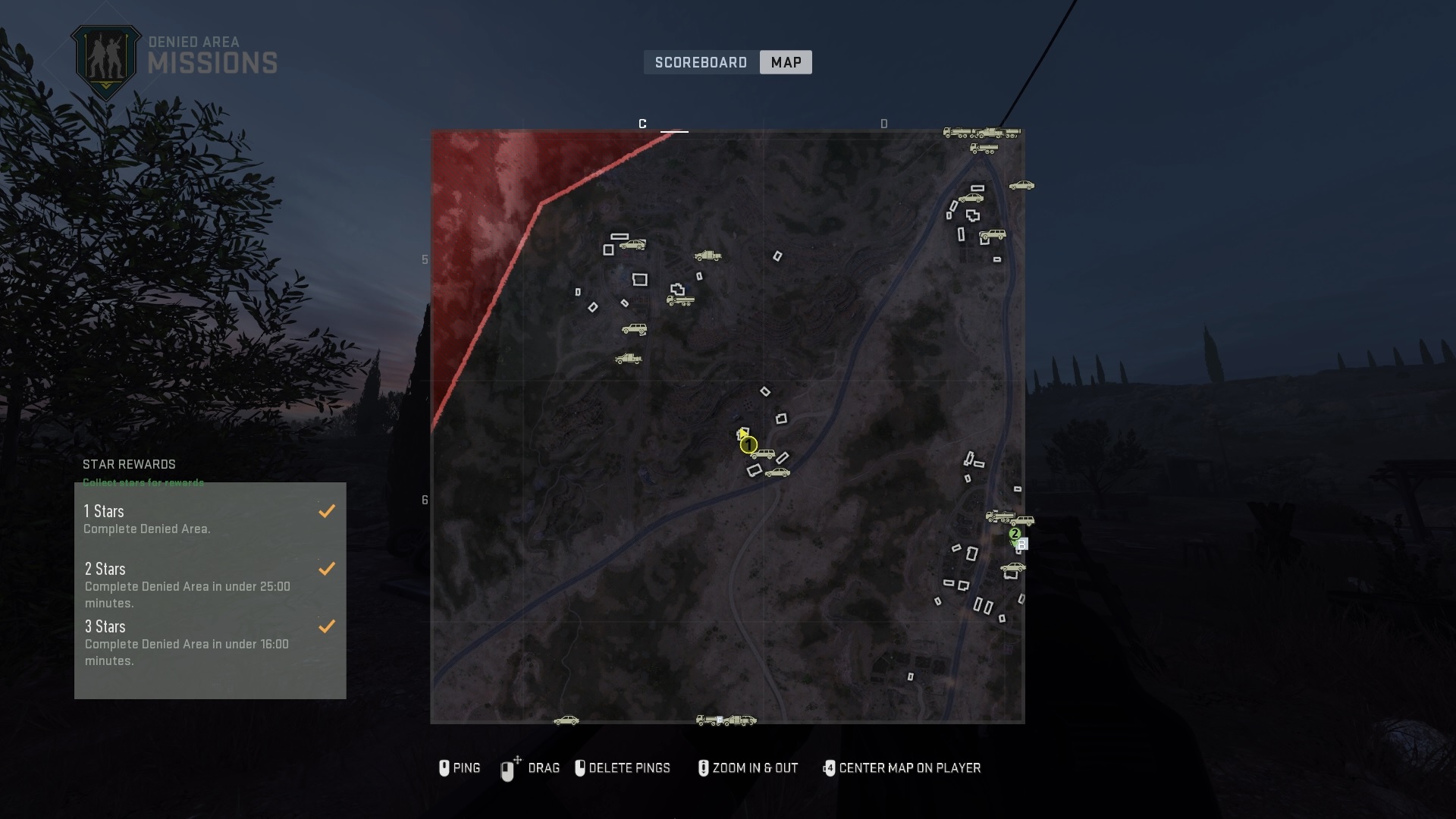1456x819 pixels.
Task: Click the player position arrow on the map
Action: (742, 434)
